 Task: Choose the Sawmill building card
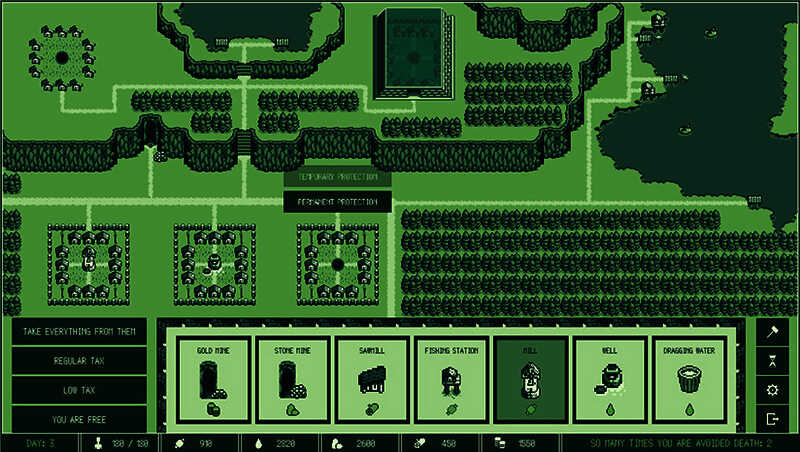point(372,380)
